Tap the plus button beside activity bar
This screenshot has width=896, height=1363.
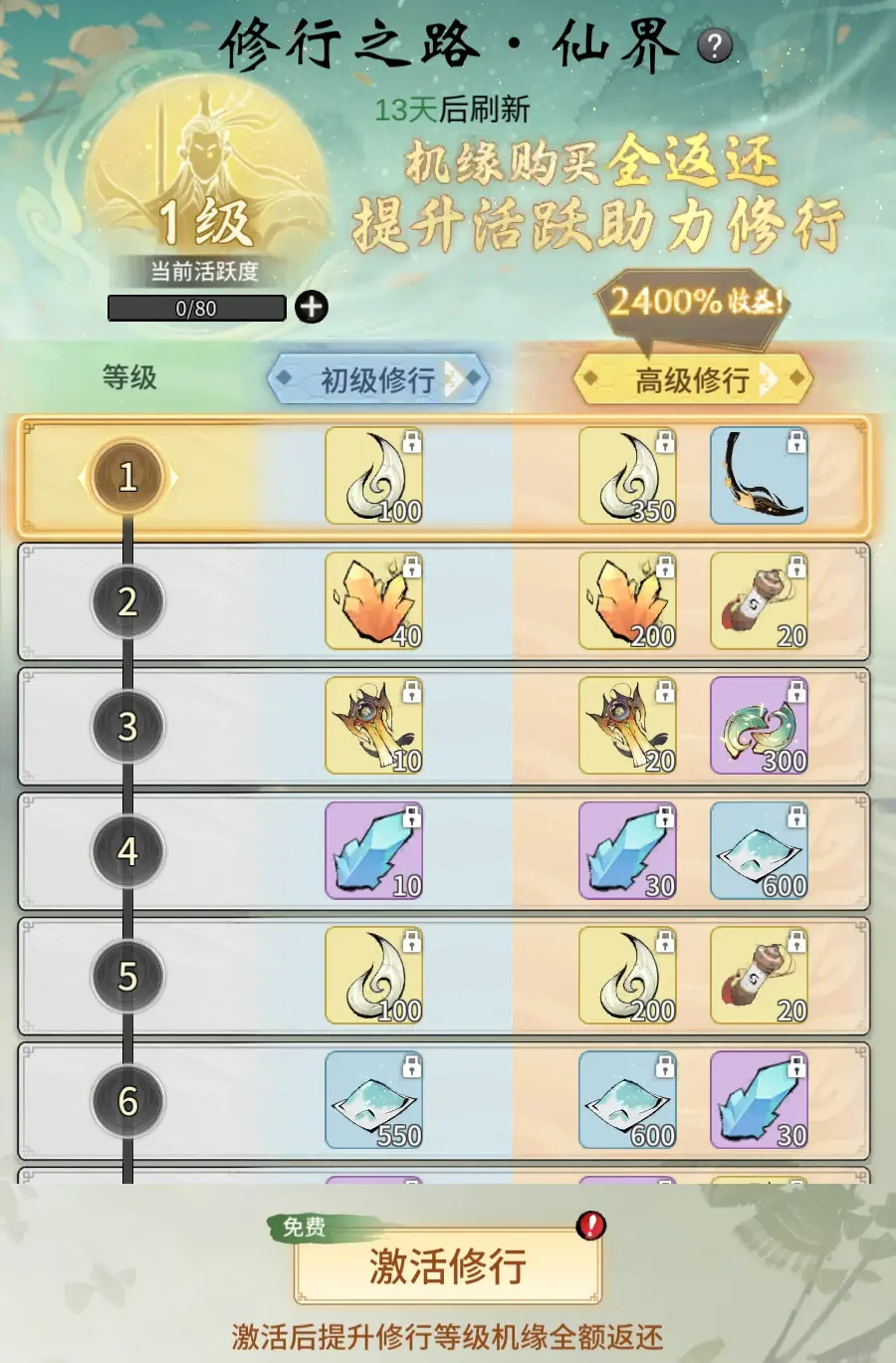312,307
